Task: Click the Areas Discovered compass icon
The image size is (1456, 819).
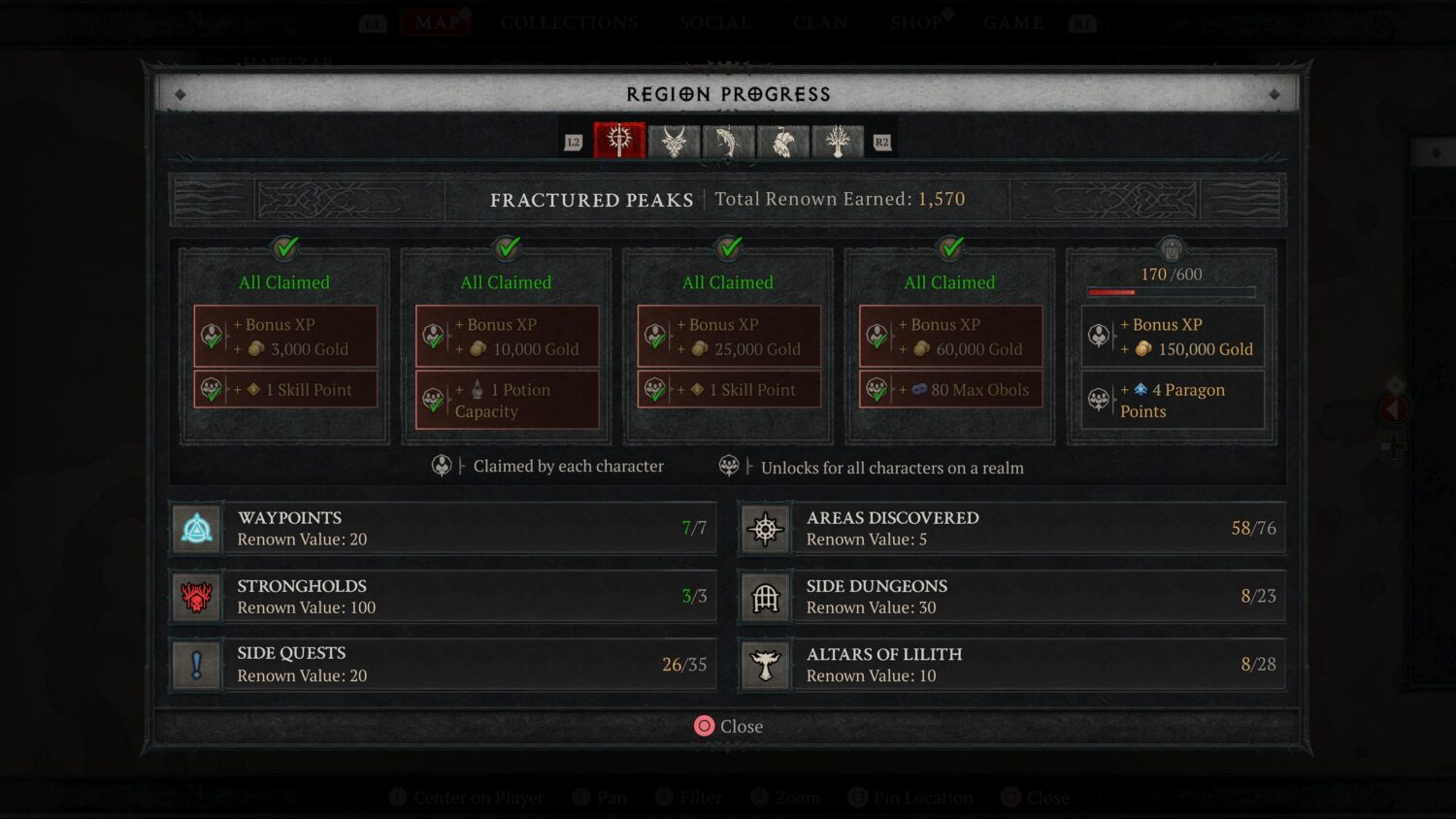Action: [765, 527]
